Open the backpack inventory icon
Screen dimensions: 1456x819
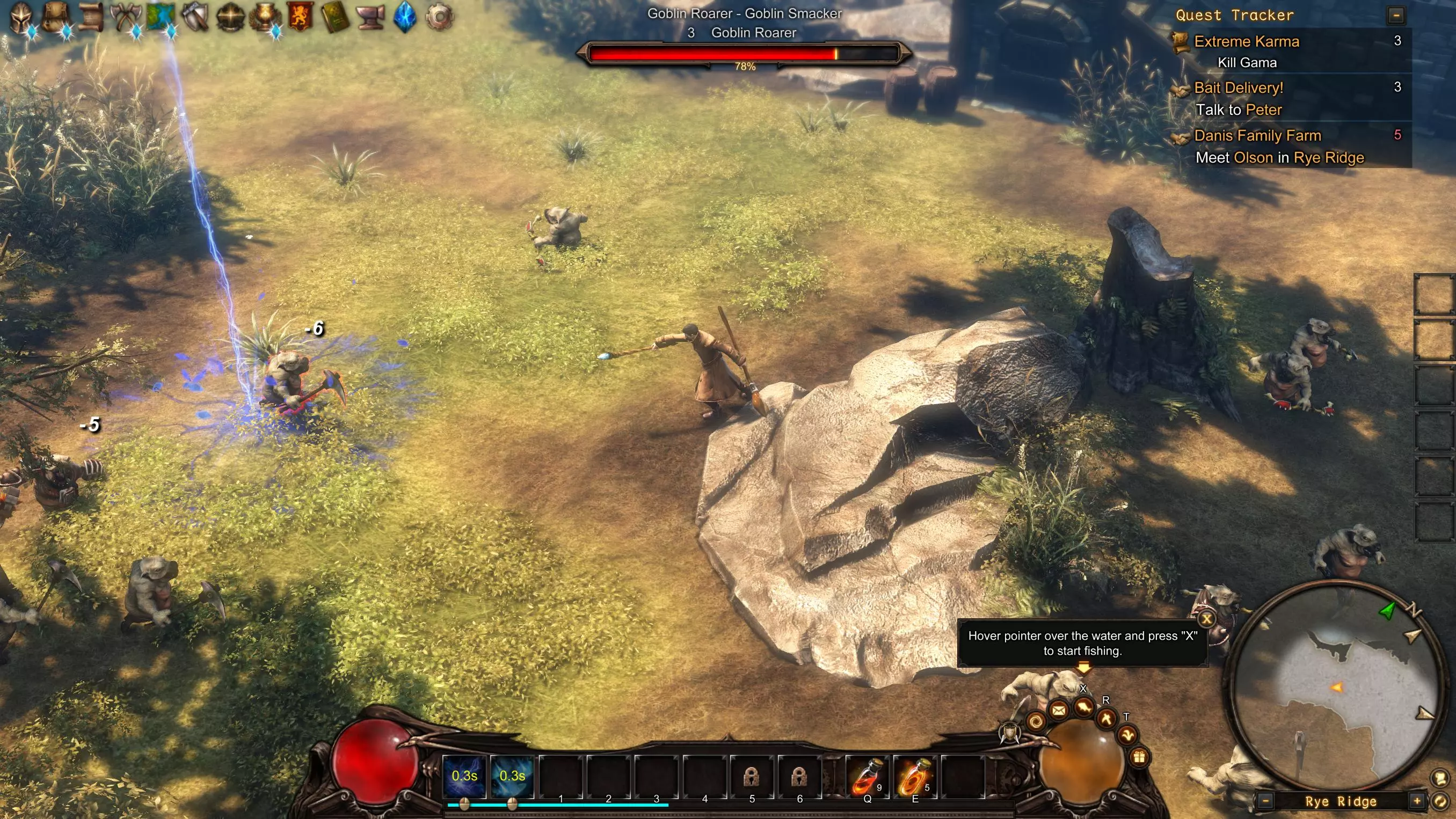pos(55,17)
